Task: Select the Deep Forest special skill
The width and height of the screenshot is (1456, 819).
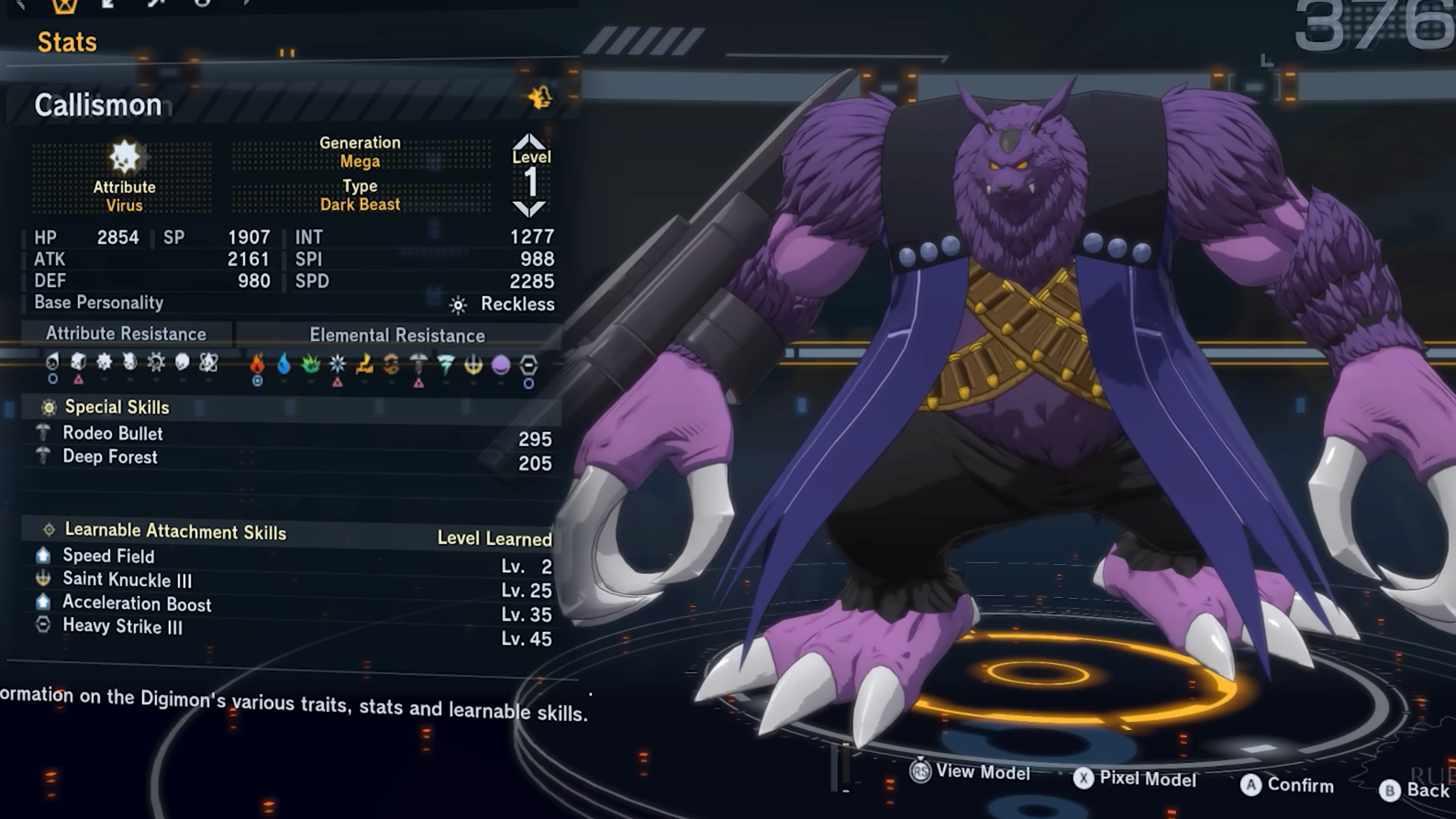Action: click(x=110, y=458)
